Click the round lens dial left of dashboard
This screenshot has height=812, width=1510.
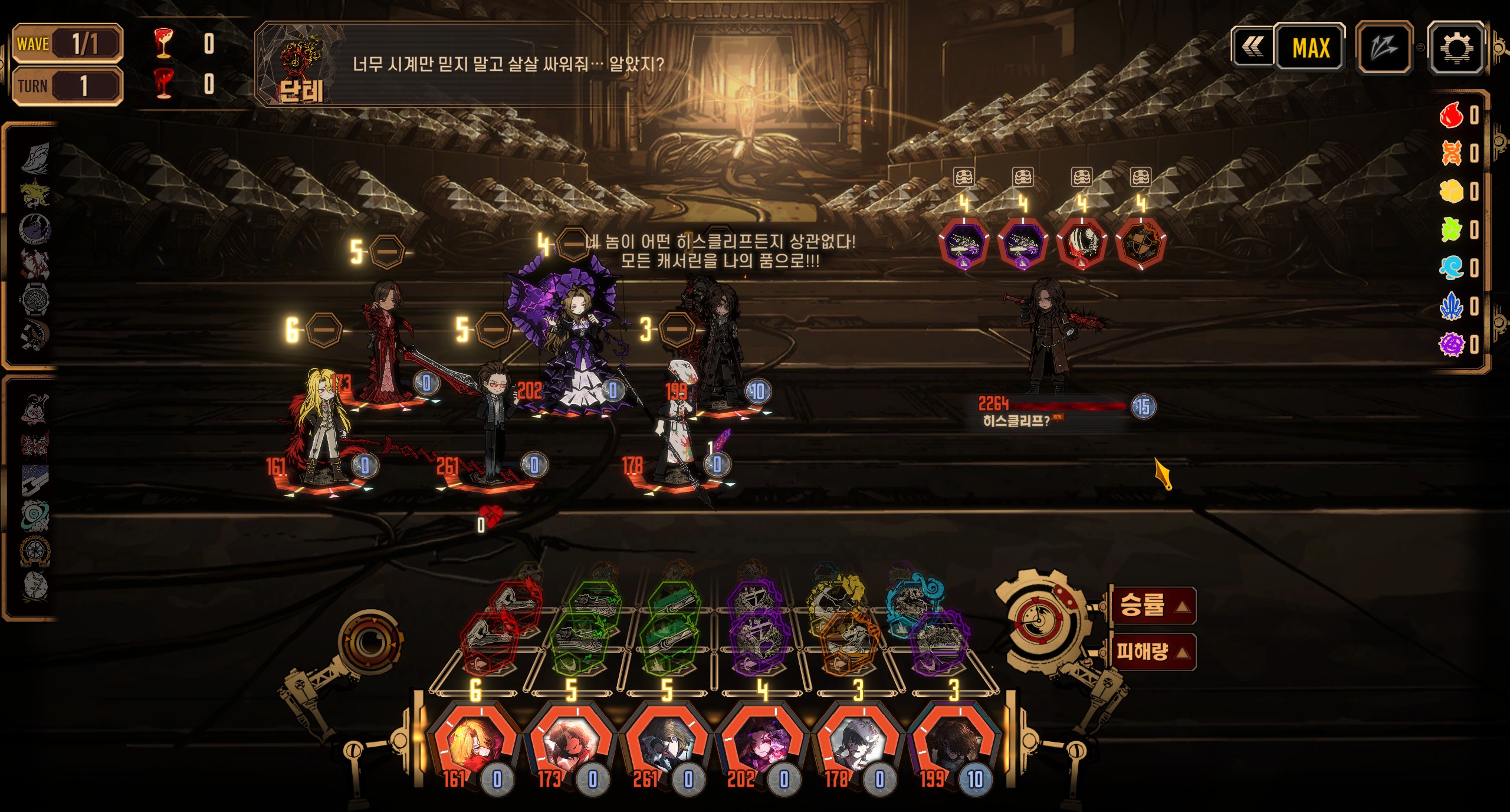click(370, 640)
